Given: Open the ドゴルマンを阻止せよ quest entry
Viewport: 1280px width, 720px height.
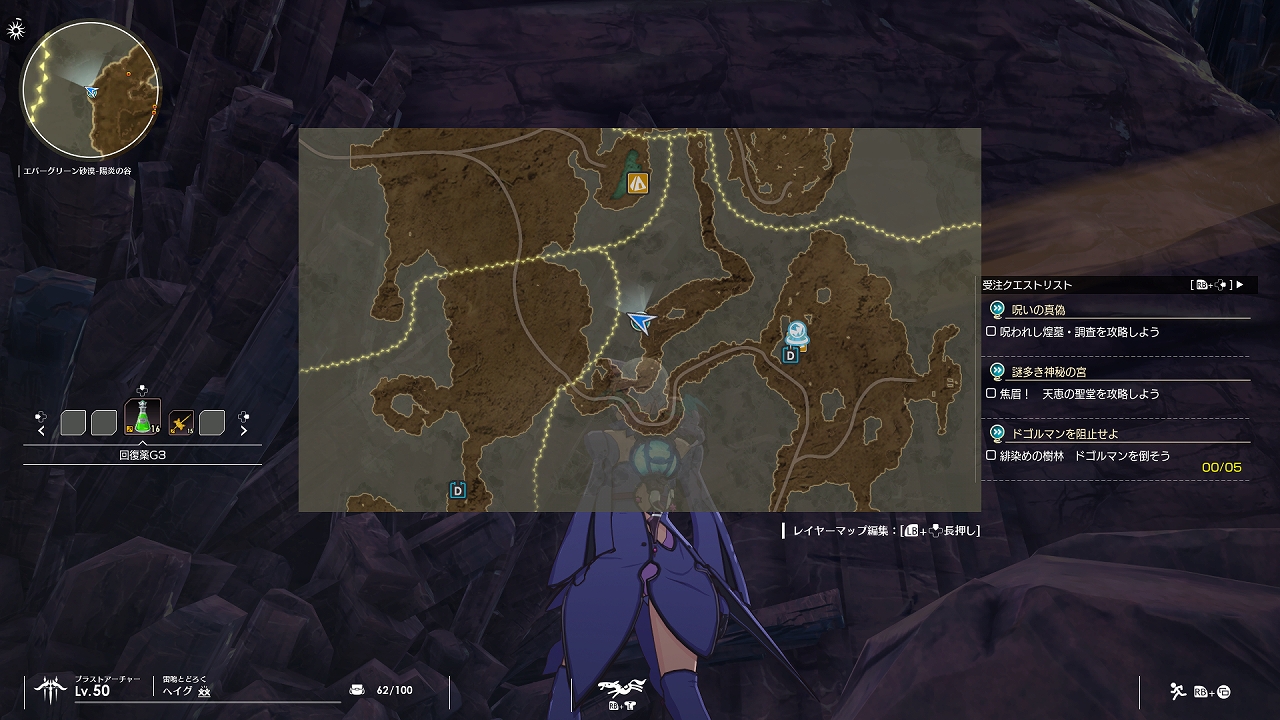Looking at the screenshot, I should point(1064,434).
